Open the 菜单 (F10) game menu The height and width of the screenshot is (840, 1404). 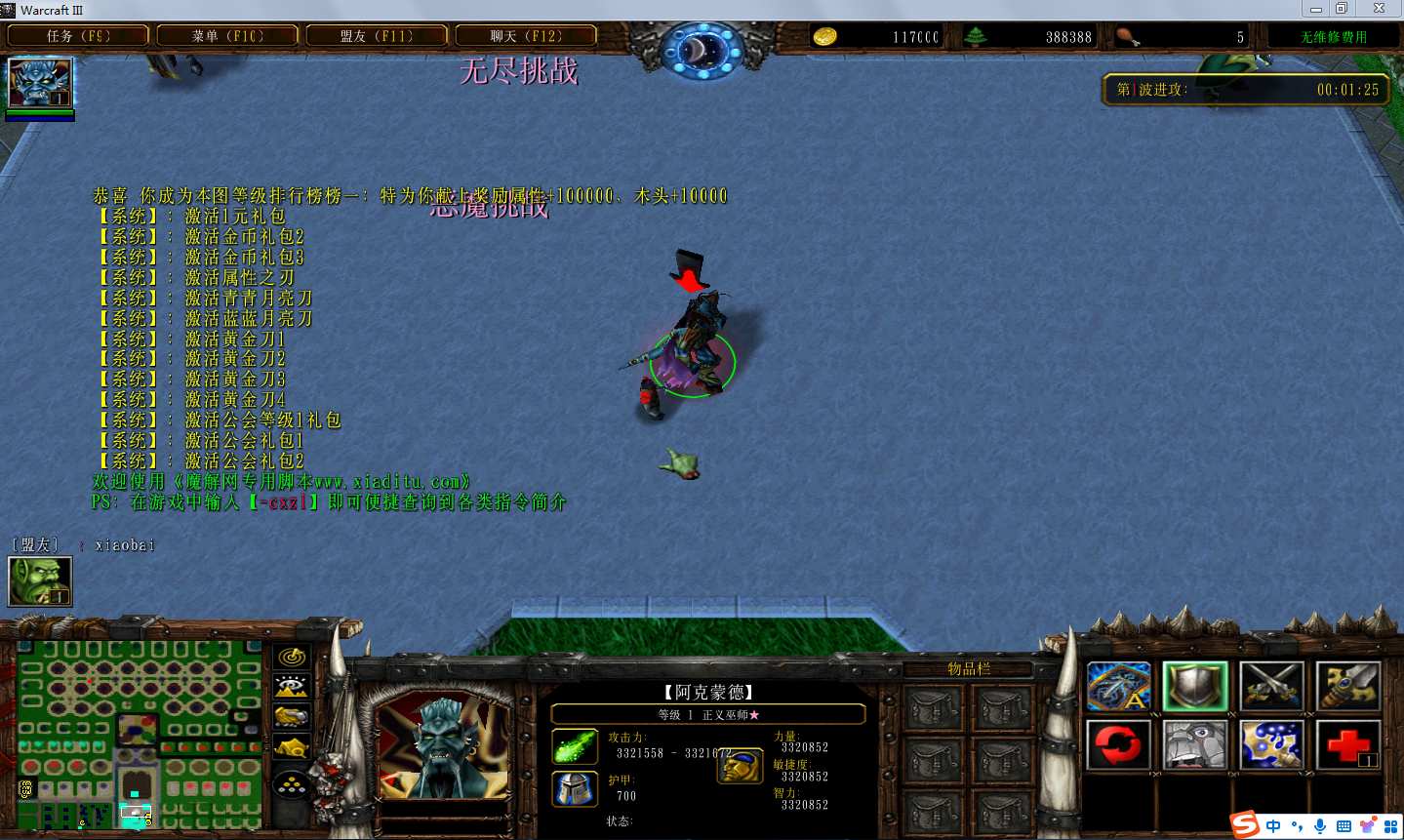227,36
